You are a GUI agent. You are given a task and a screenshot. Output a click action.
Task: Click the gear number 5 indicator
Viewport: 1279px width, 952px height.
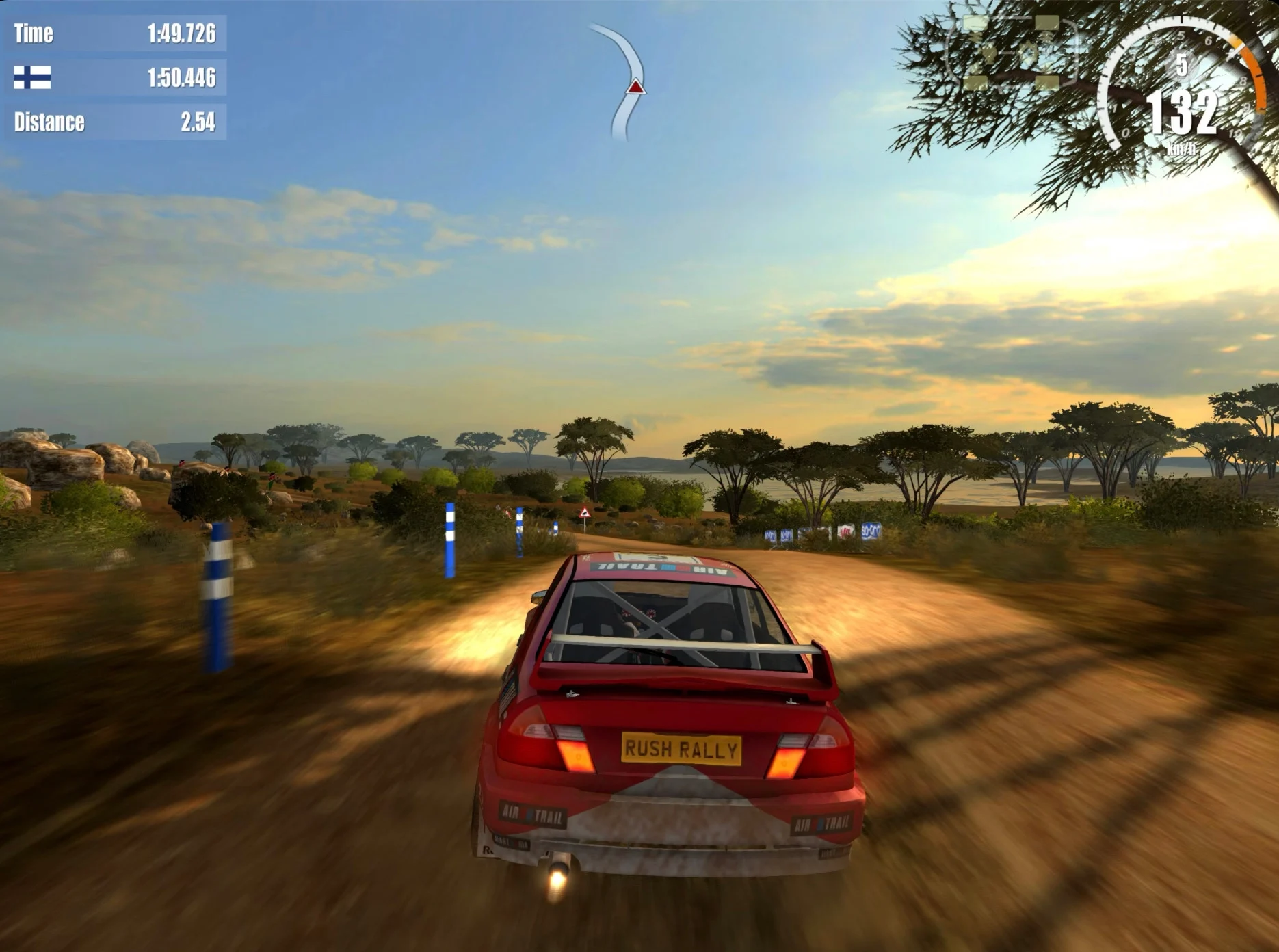click(x=1182, y=65)
